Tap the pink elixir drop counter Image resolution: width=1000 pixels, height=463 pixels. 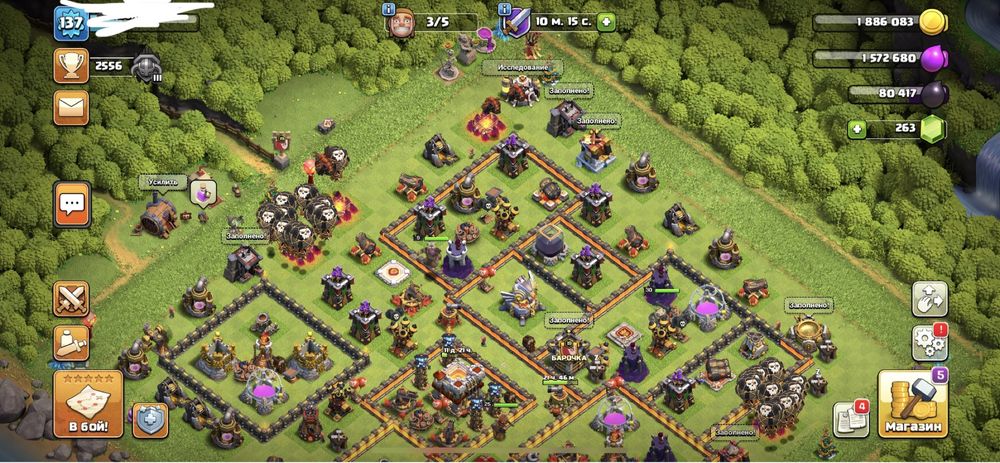tap(932, 58)
